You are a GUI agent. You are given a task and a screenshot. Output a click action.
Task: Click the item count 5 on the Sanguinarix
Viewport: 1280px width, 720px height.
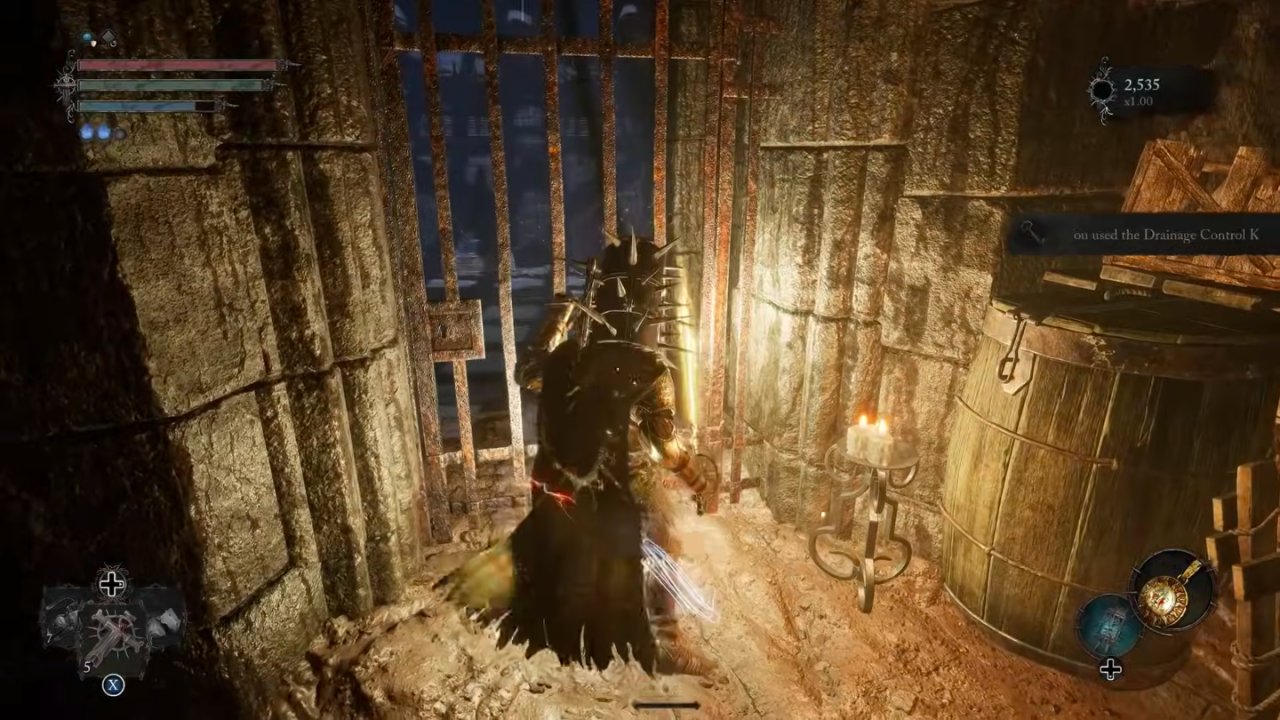click(87, 666)
